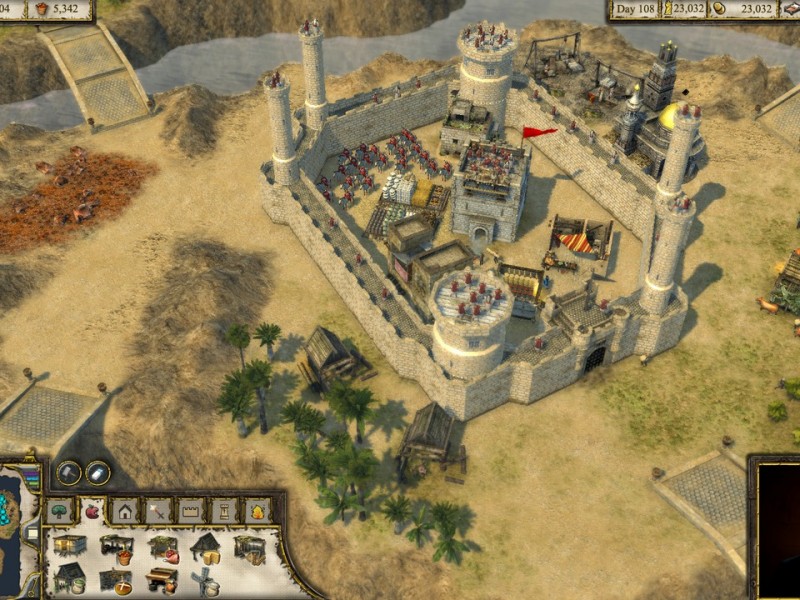The image size is (800, 600).
Task: Pick the workshop with the clay jug
Action: click(161, 580)
